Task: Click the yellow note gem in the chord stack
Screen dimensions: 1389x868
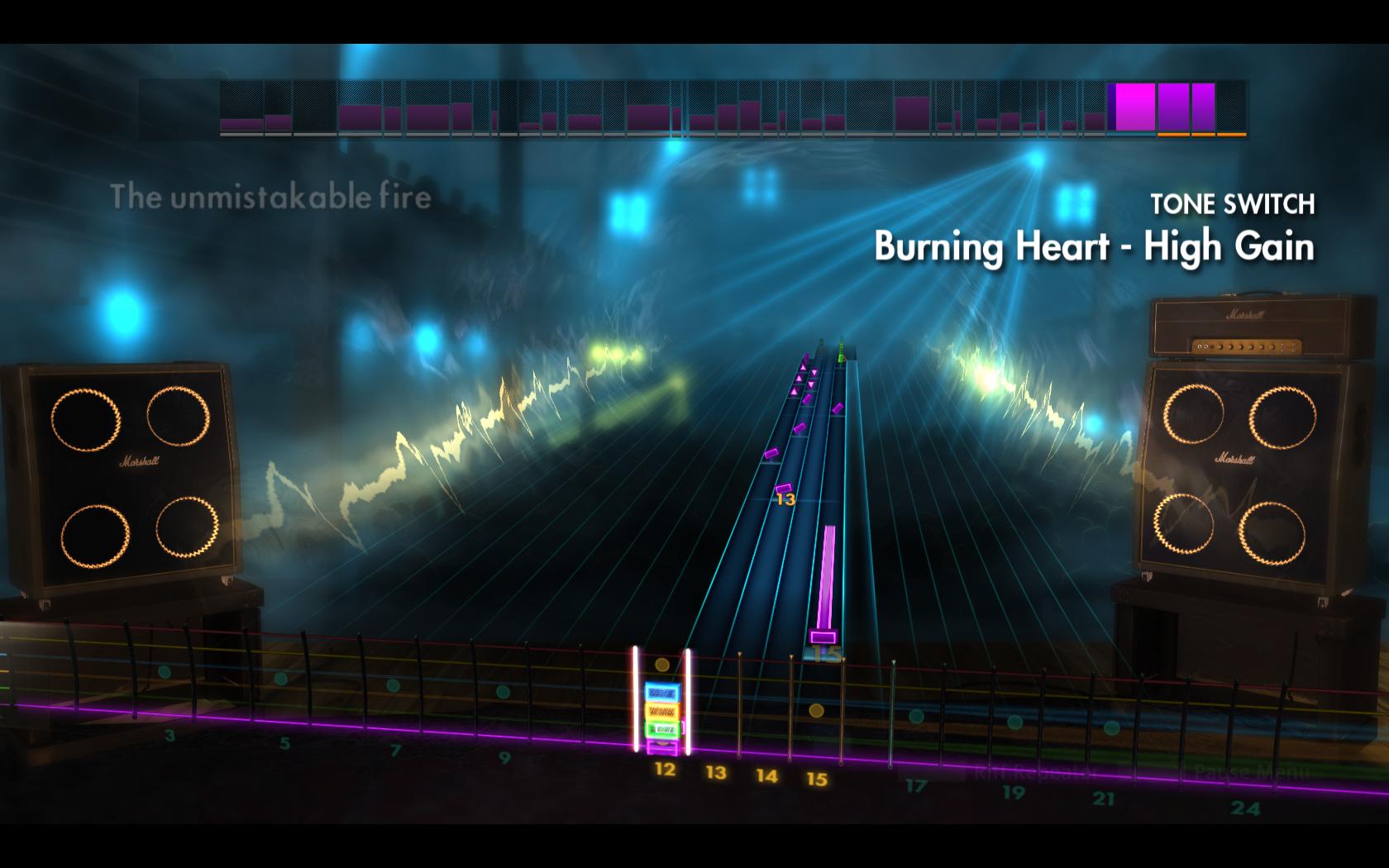Action: (662, 711)
